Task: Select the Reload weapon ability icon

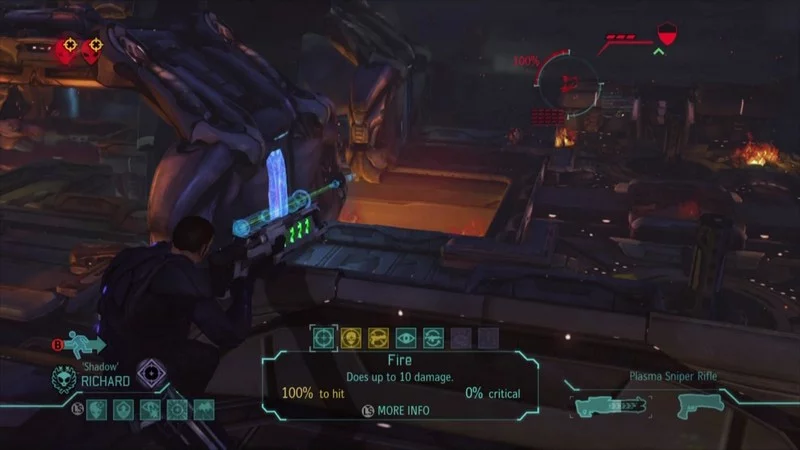Action: pos(433,338)
